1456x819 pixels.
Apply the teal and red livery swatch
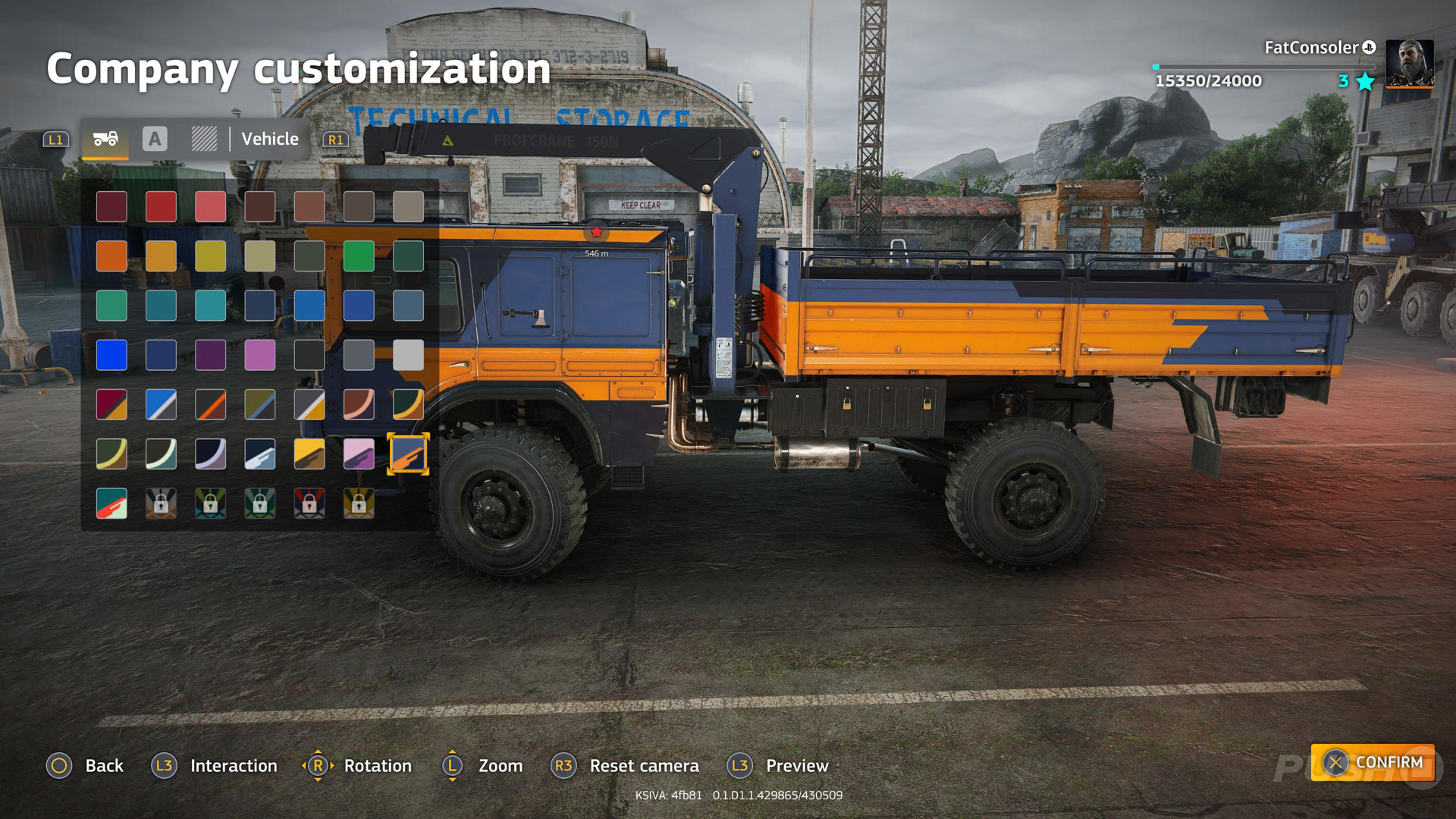(x=111, y=504)
